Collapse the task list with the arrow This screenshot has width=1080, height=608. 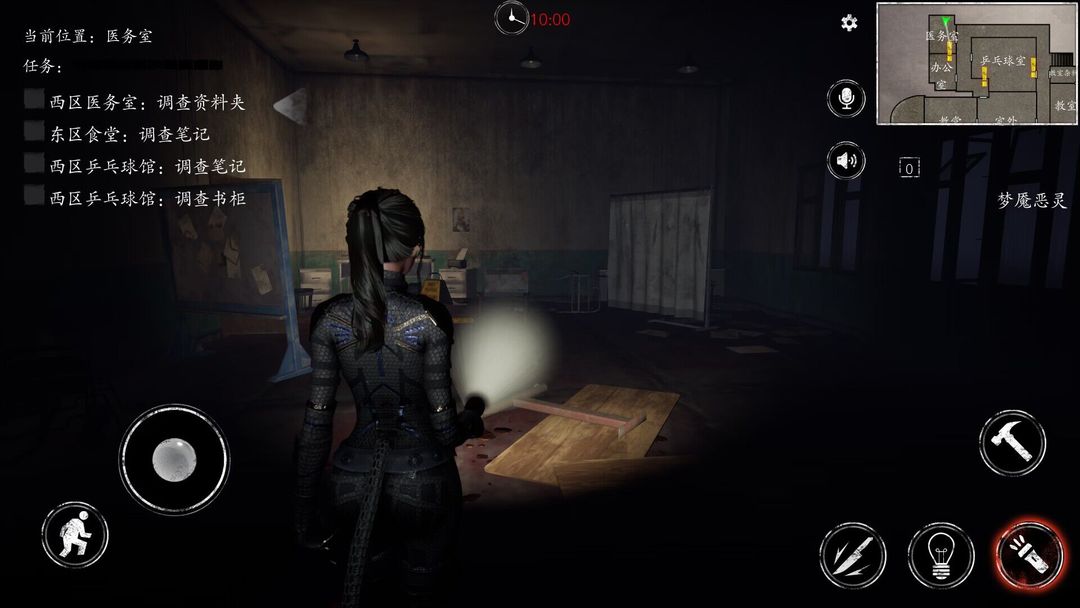(290, 103)
